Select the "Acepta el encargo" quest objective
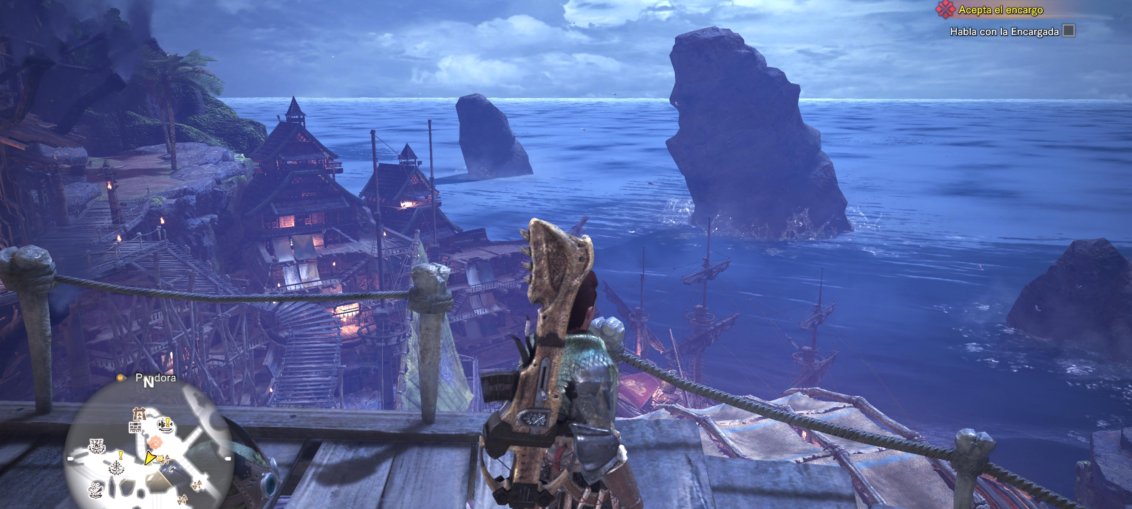Image resolution: width=1132 pixels, height=509 pixels. (1001, 10)
